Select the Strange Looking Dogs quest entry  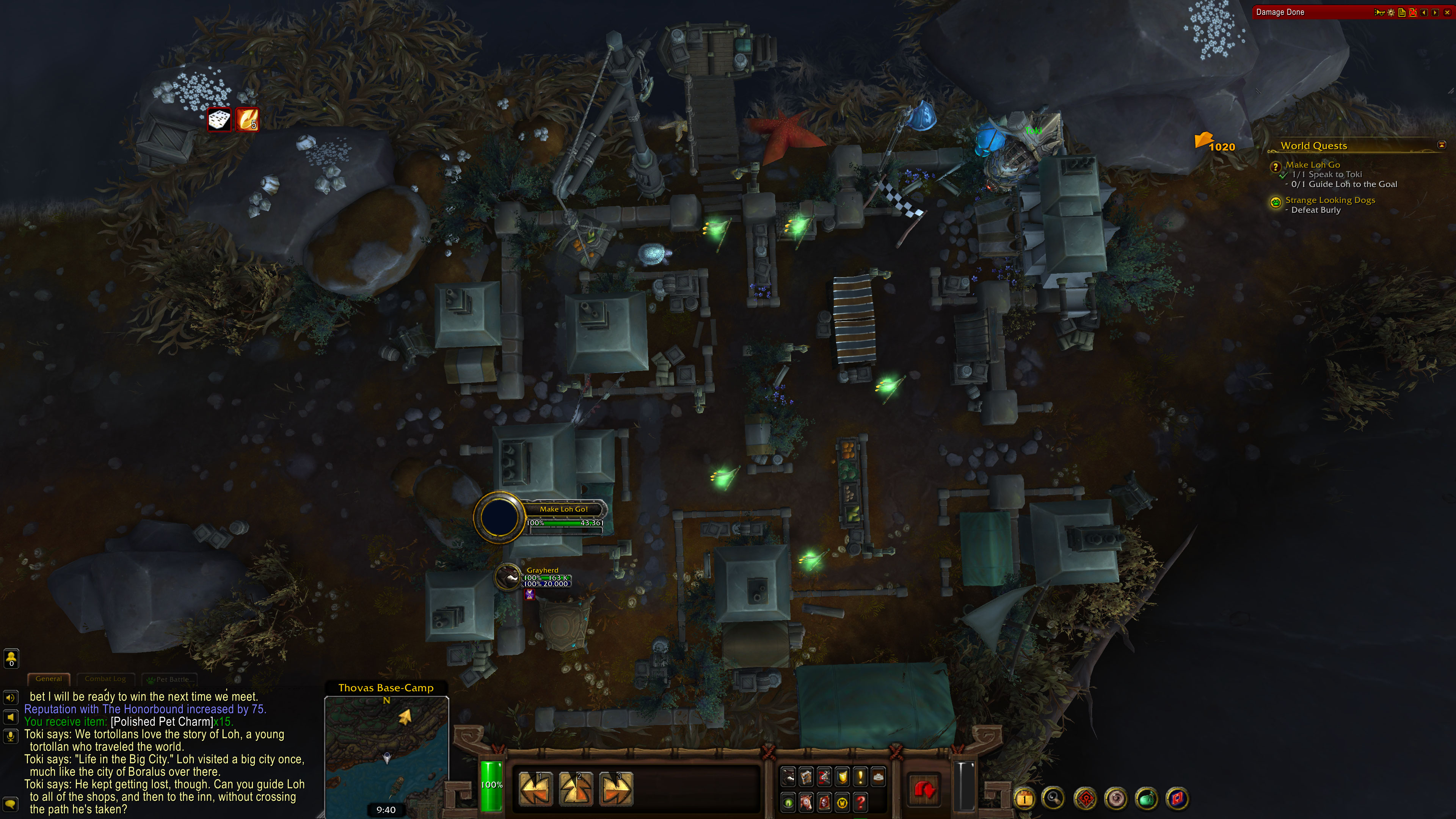click(1330, 200)
